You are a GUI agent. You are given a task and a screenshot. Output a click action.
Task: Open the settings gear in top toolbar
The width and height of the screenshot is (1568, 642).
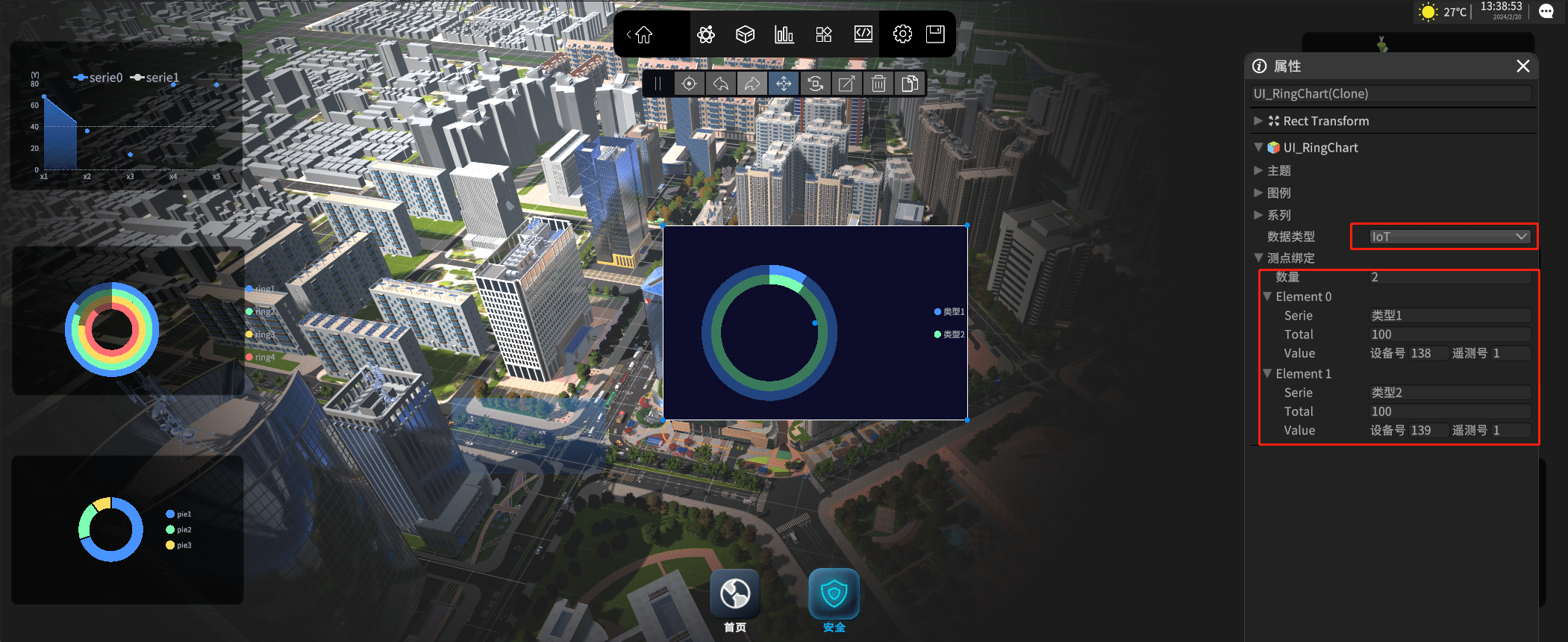902,34
